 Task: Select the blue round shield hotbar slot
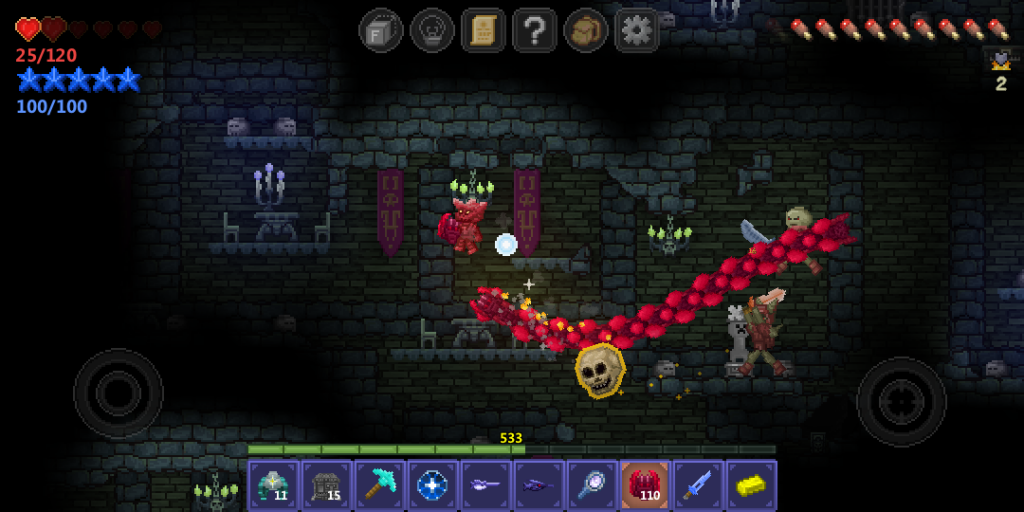click(433, 485)
